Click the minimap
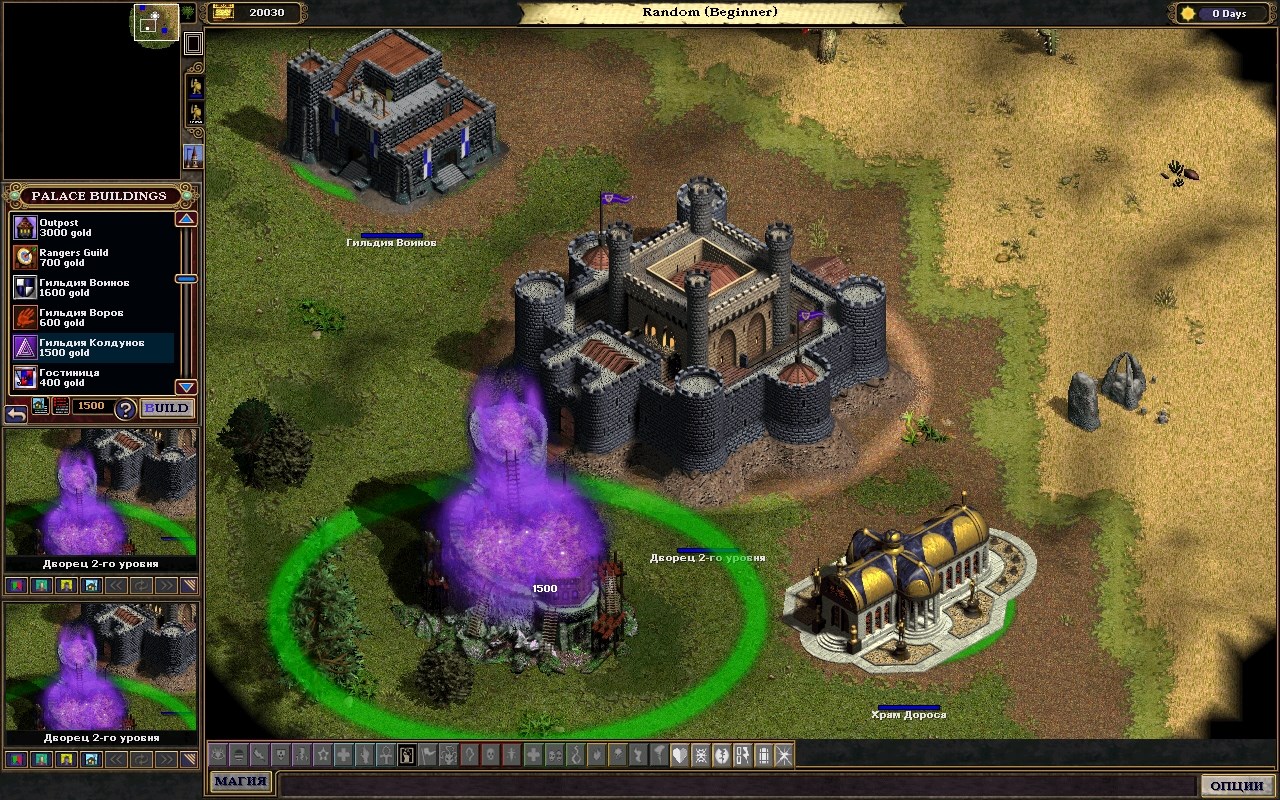Screen dimensions: 1280x800 pyautogui.click(x=156, y=22)
